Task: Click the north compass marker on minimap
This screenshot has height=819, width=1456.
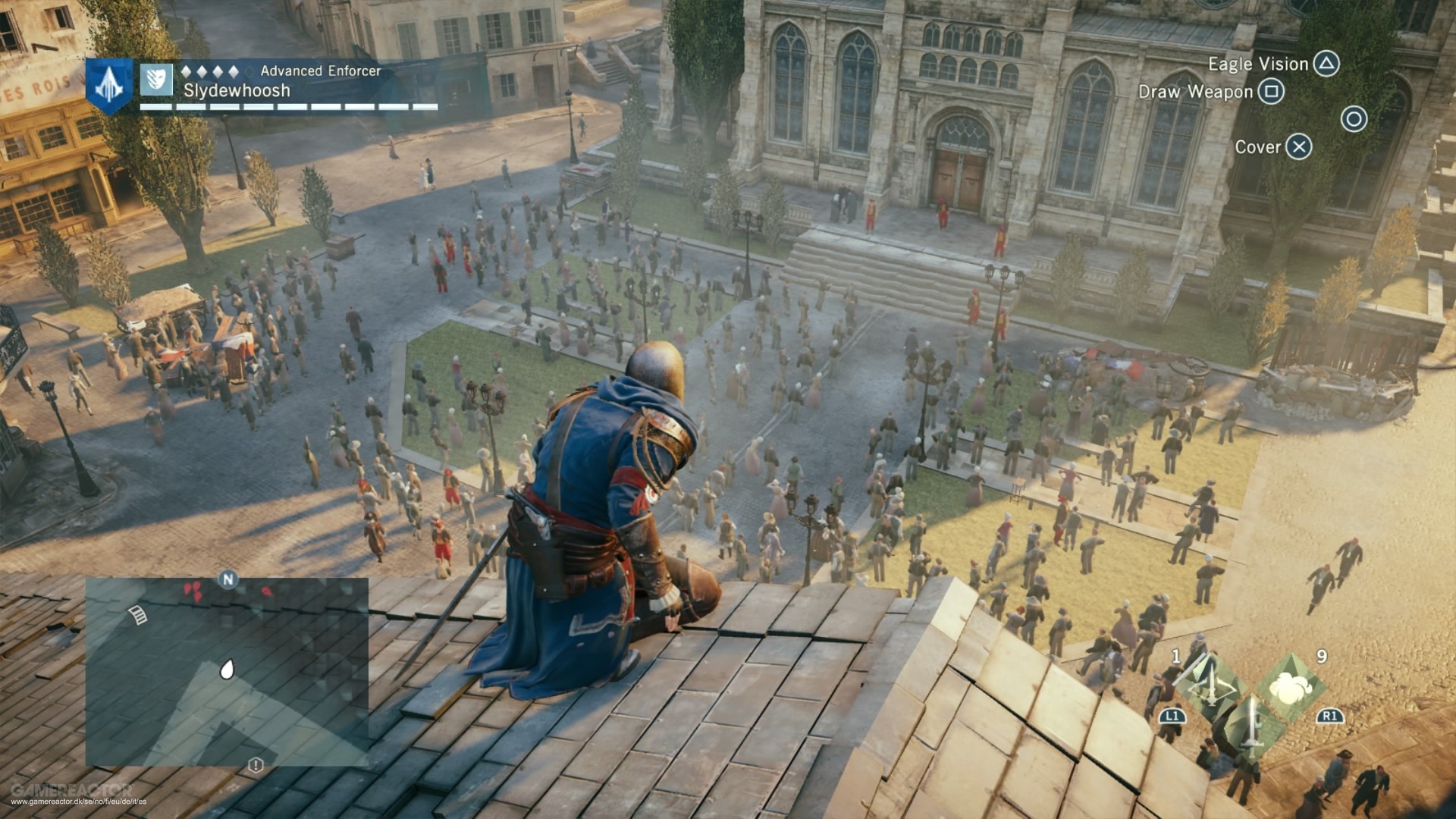Action: [227, 580]
